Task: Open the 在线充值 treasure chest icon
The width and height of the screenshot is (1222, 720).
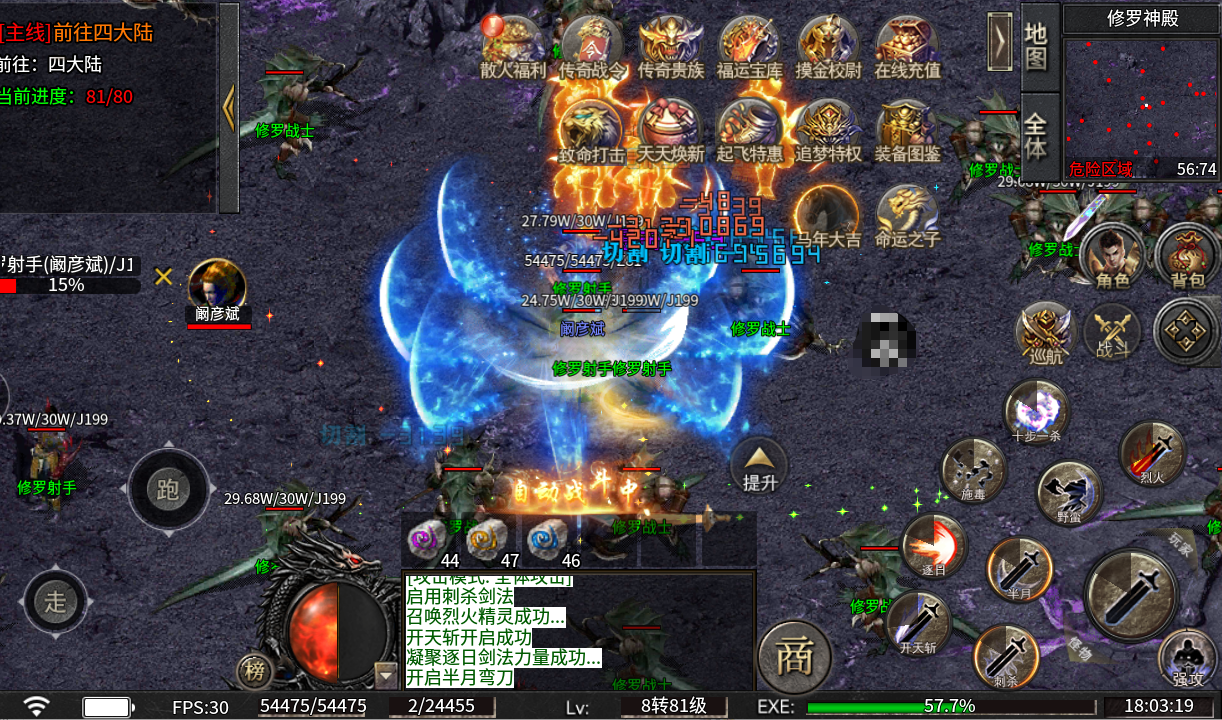Action: pyautogui.click(x=907, y=44)
